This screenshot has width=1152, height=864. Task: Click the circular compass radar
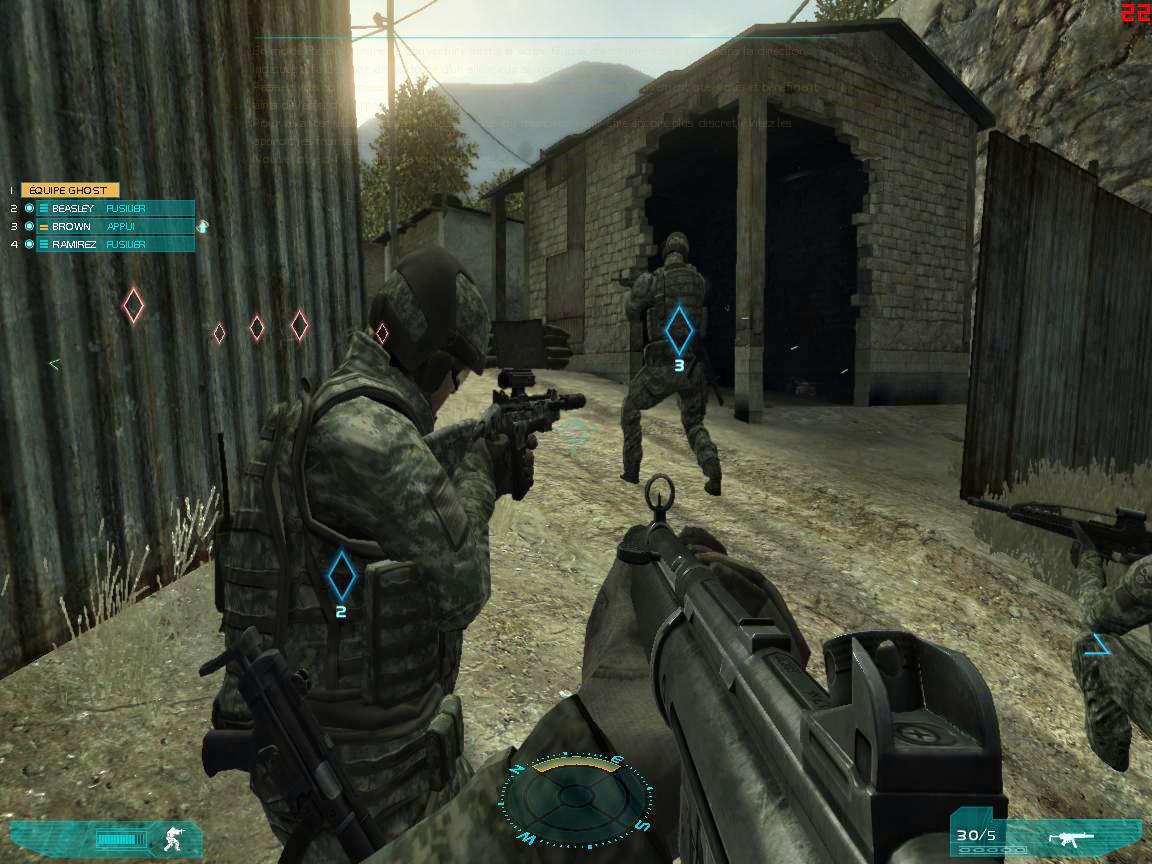tap(574, 797)
